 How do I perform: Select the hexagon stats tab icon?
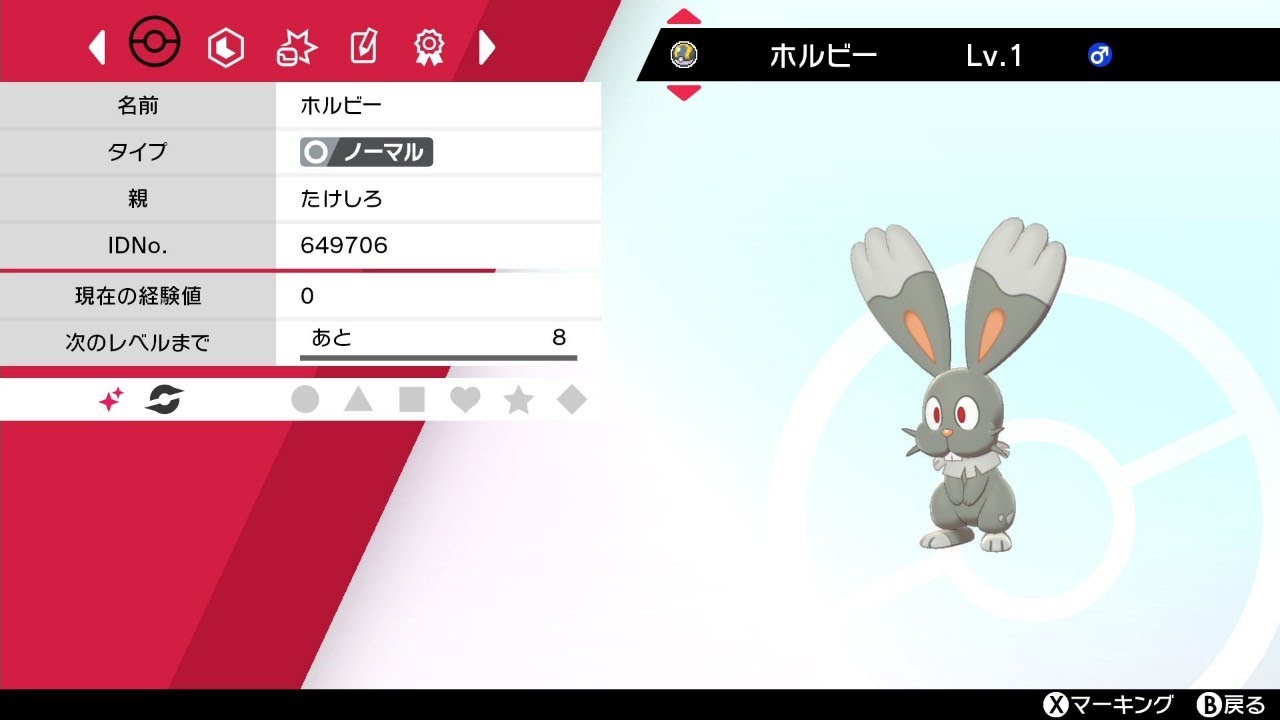(x=225, y=46)
